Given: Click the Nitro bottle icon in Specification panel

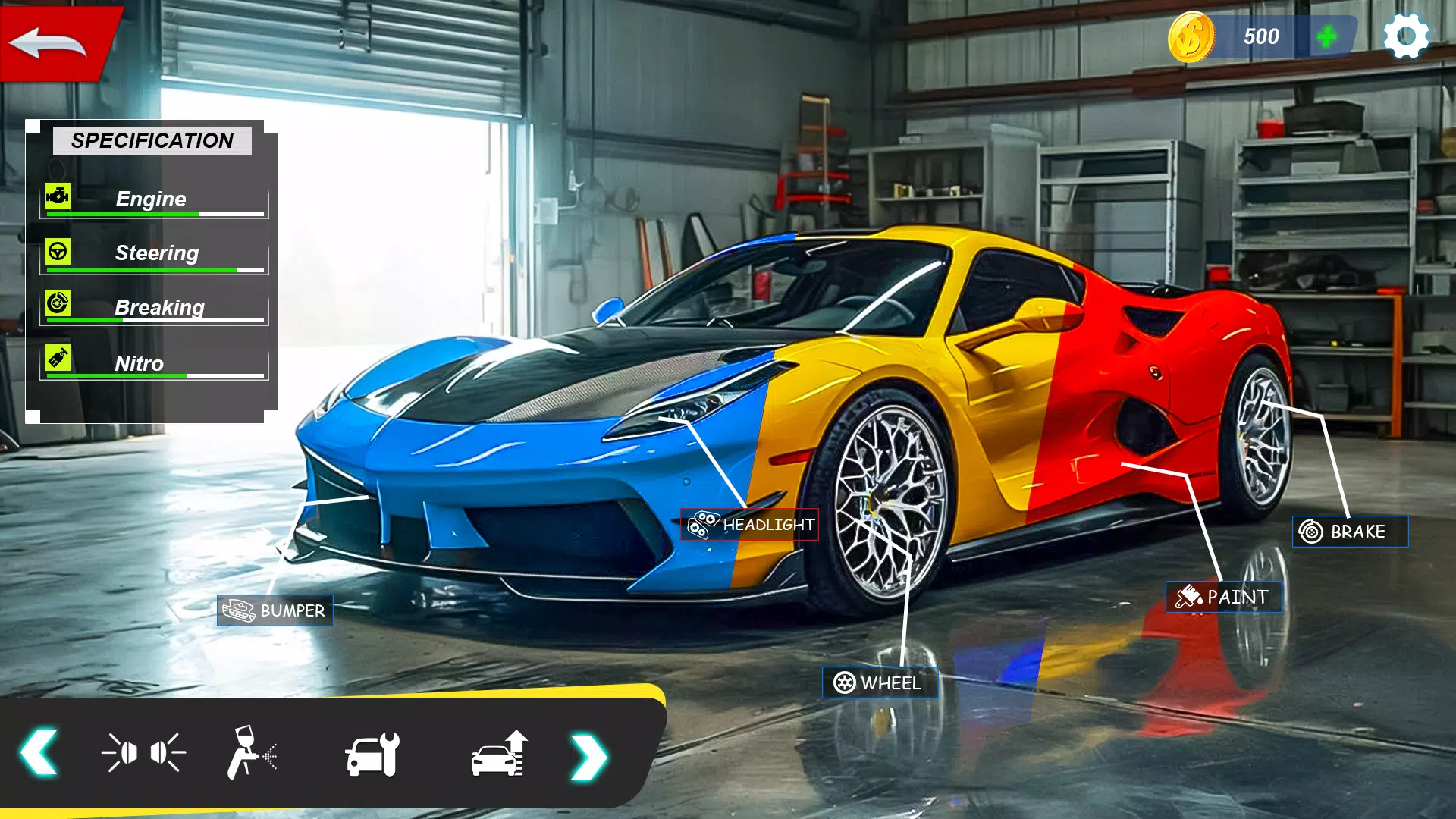Looking at the screenshot, I should (x=57, y=361).
